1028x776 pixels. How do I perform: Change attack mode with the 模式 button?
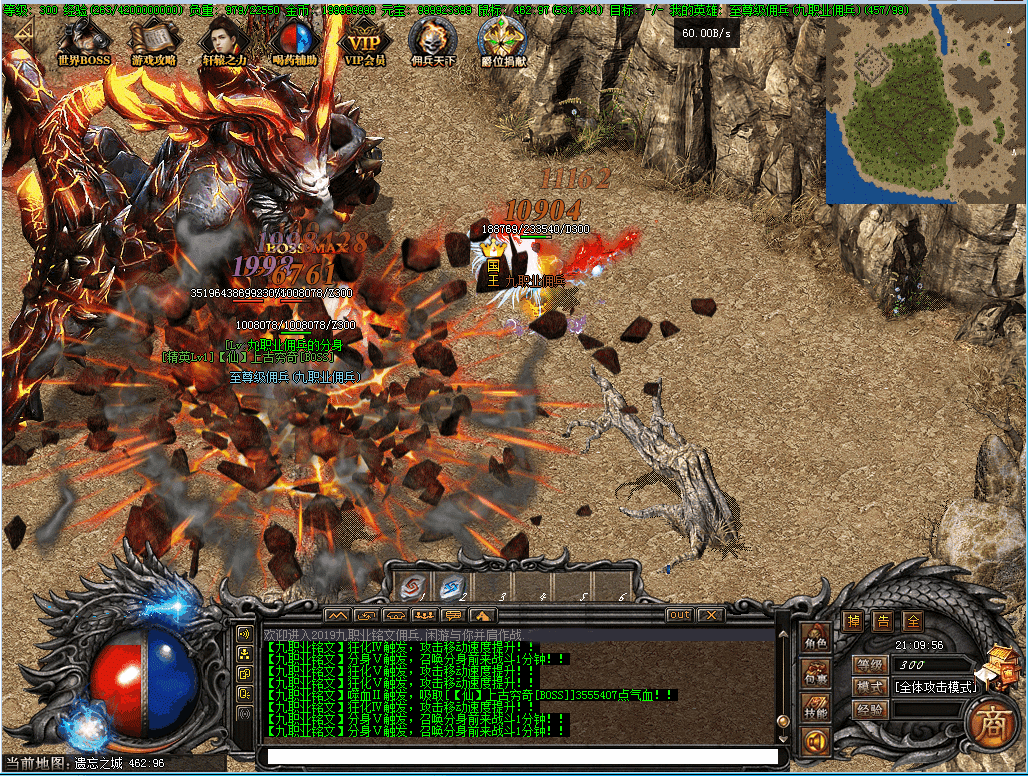point(870,687)
